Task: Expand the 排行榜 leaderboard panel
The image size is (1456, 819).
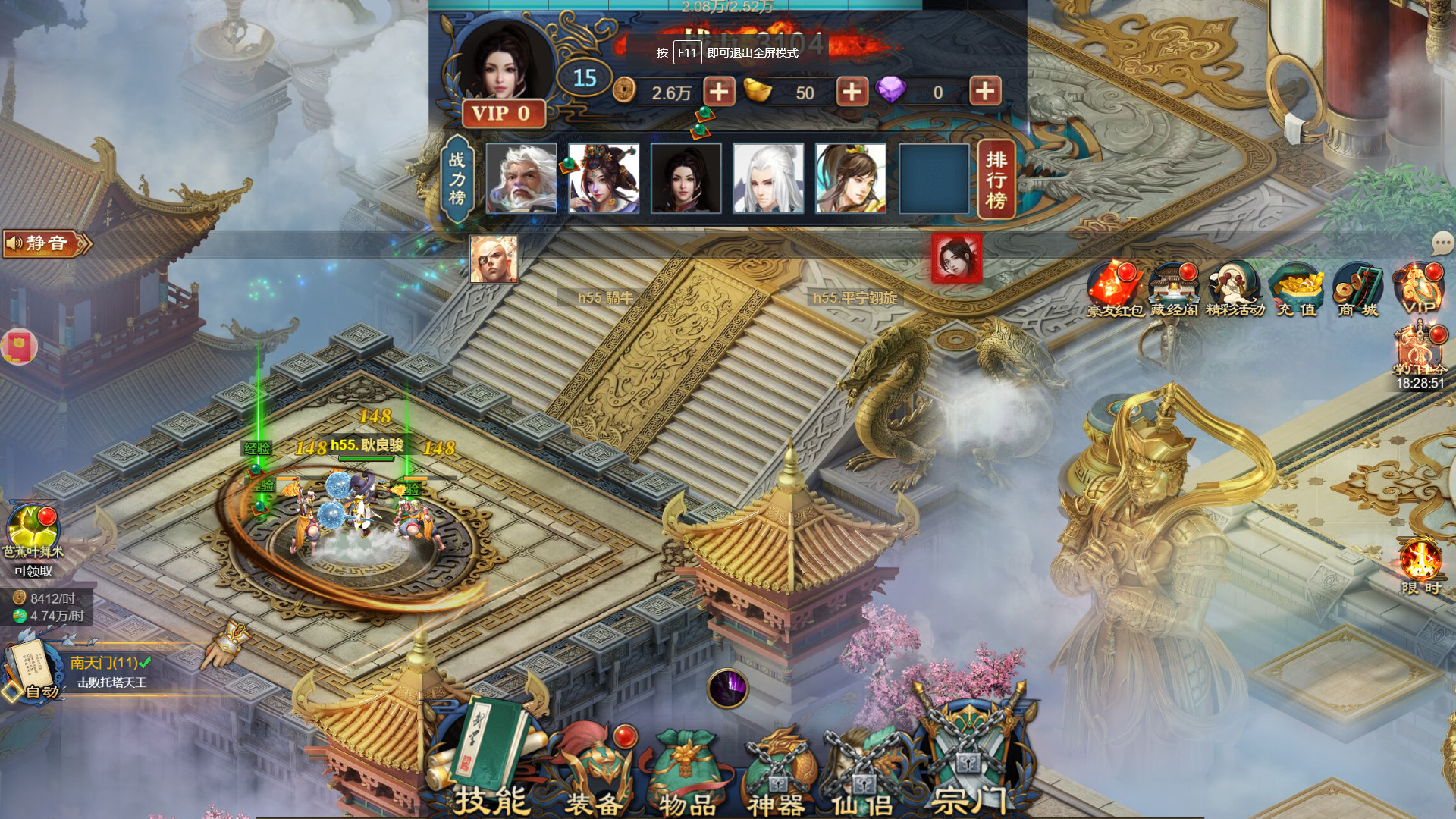Action: [x=996, y=178]
